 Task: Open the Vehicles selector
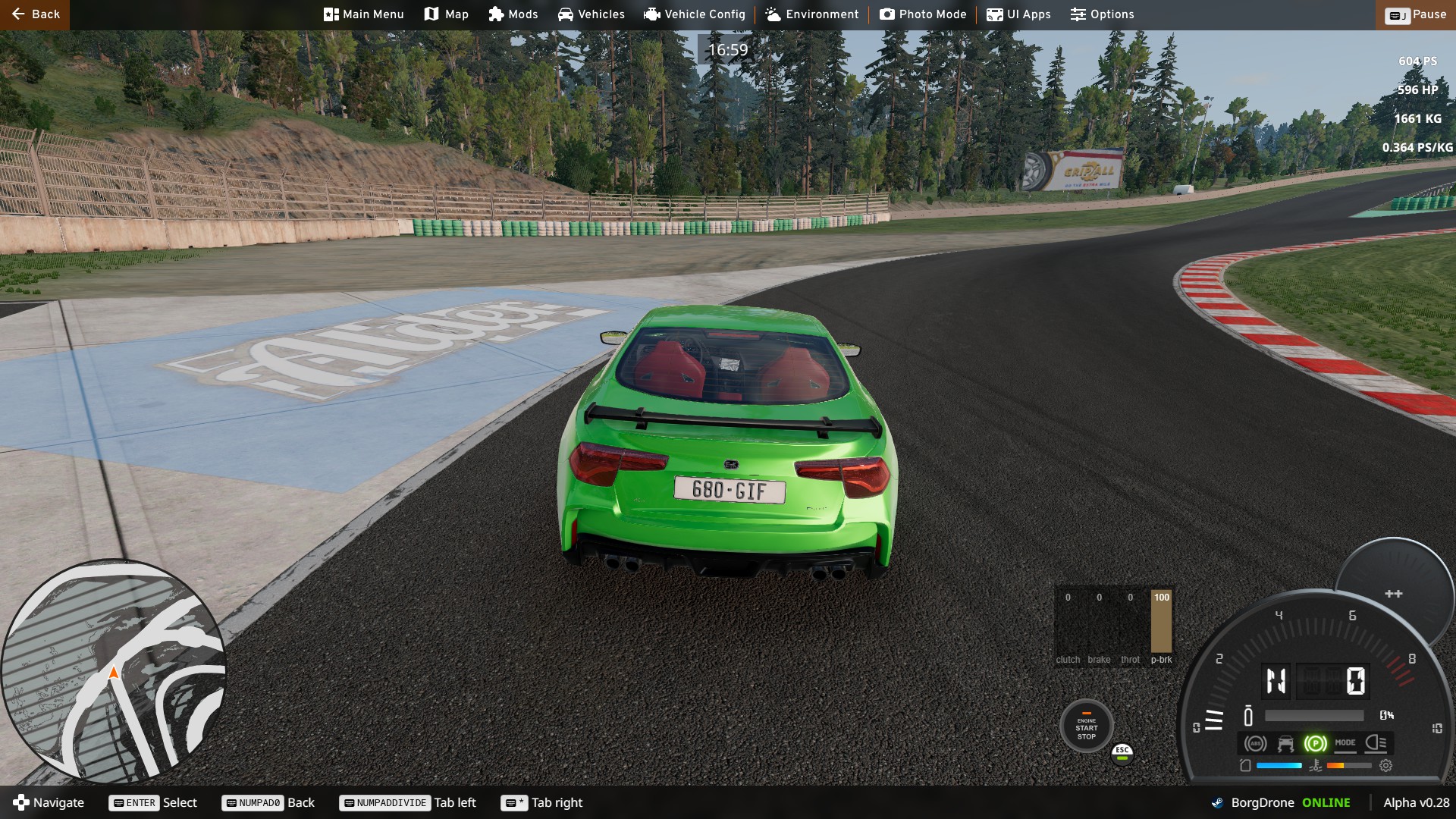pyautogui.click(x=591, y=14)
